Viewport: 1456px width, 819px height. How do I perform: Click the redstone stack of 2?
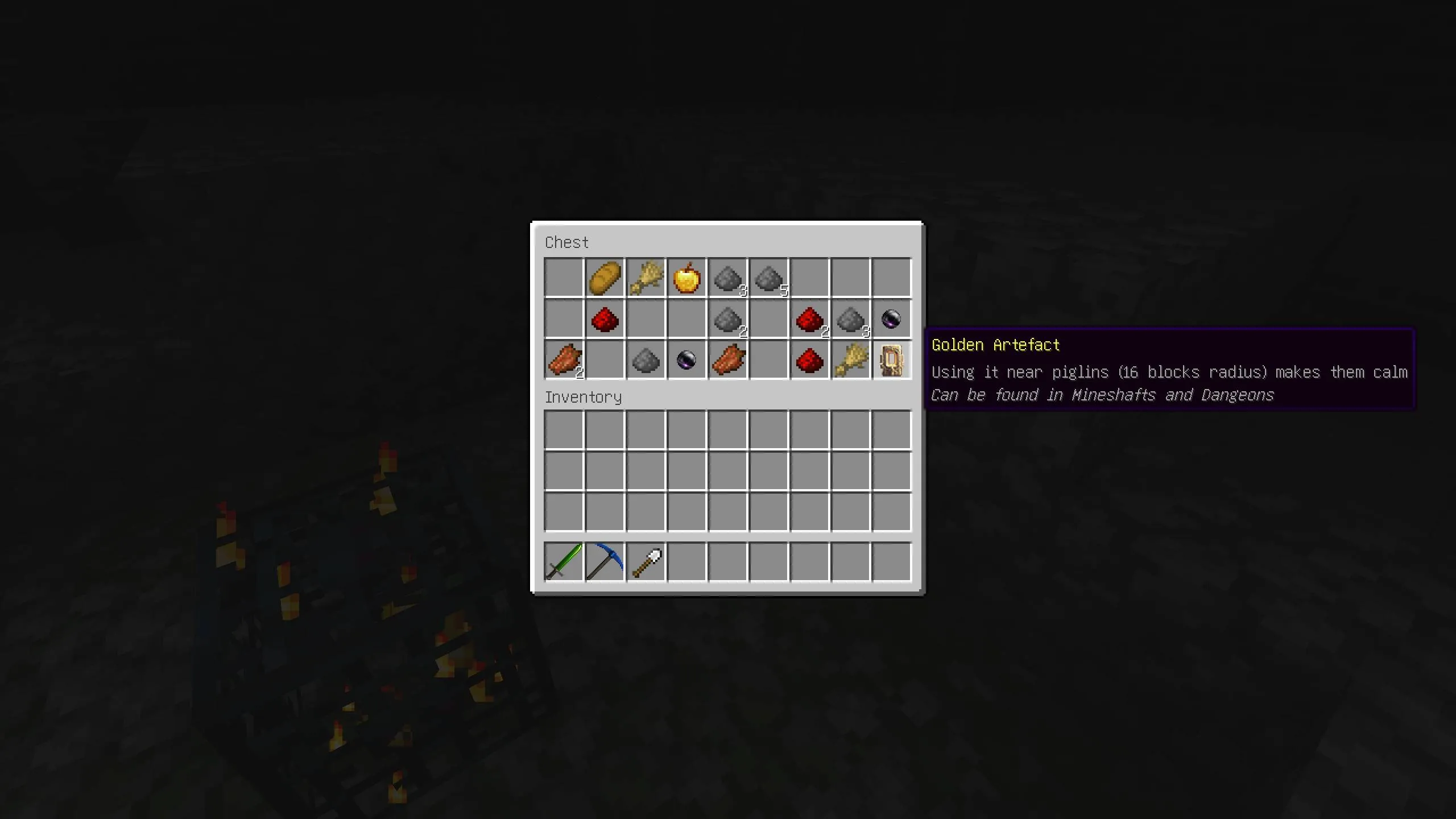point(809,319)
